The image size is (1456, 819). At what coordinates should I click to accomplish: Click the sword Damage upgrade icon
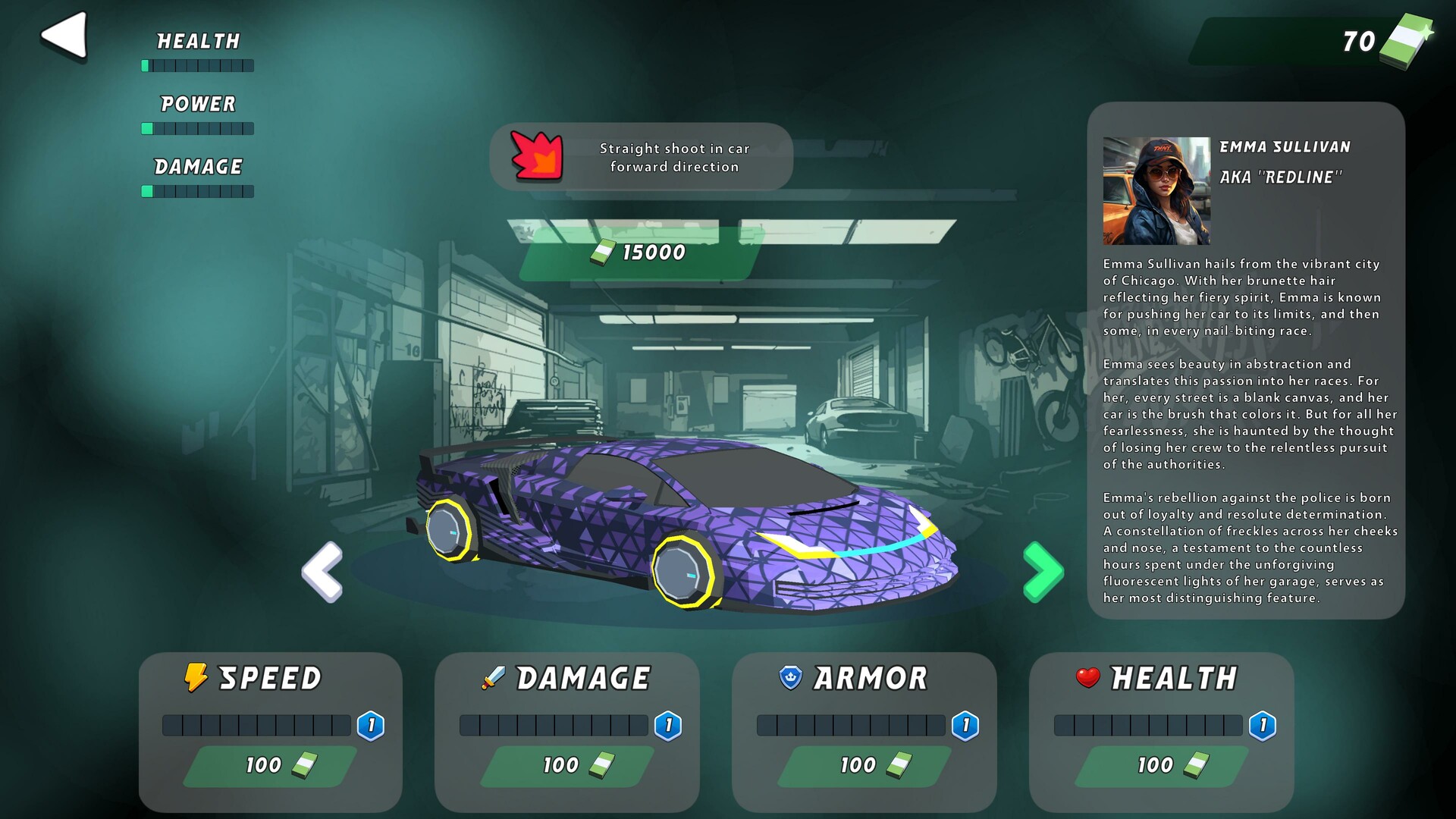pos(491,678)
